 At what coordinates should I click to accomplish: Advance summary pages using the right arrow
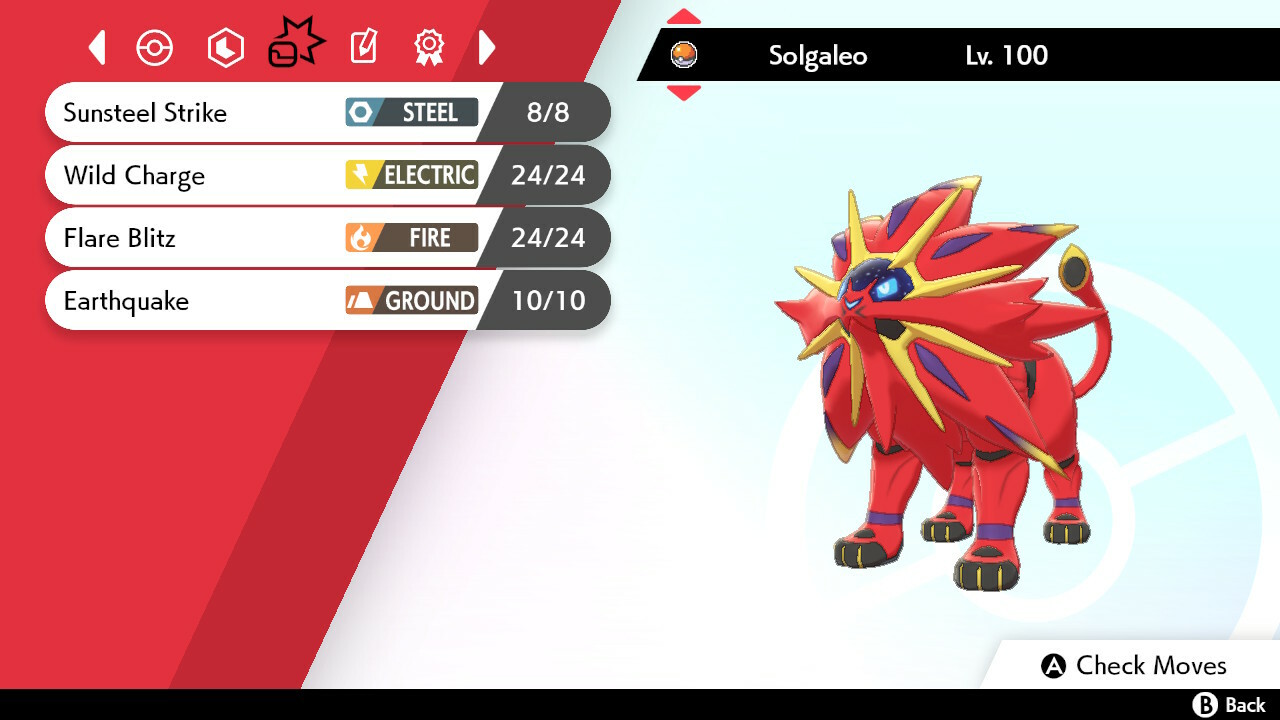point(487,47)
